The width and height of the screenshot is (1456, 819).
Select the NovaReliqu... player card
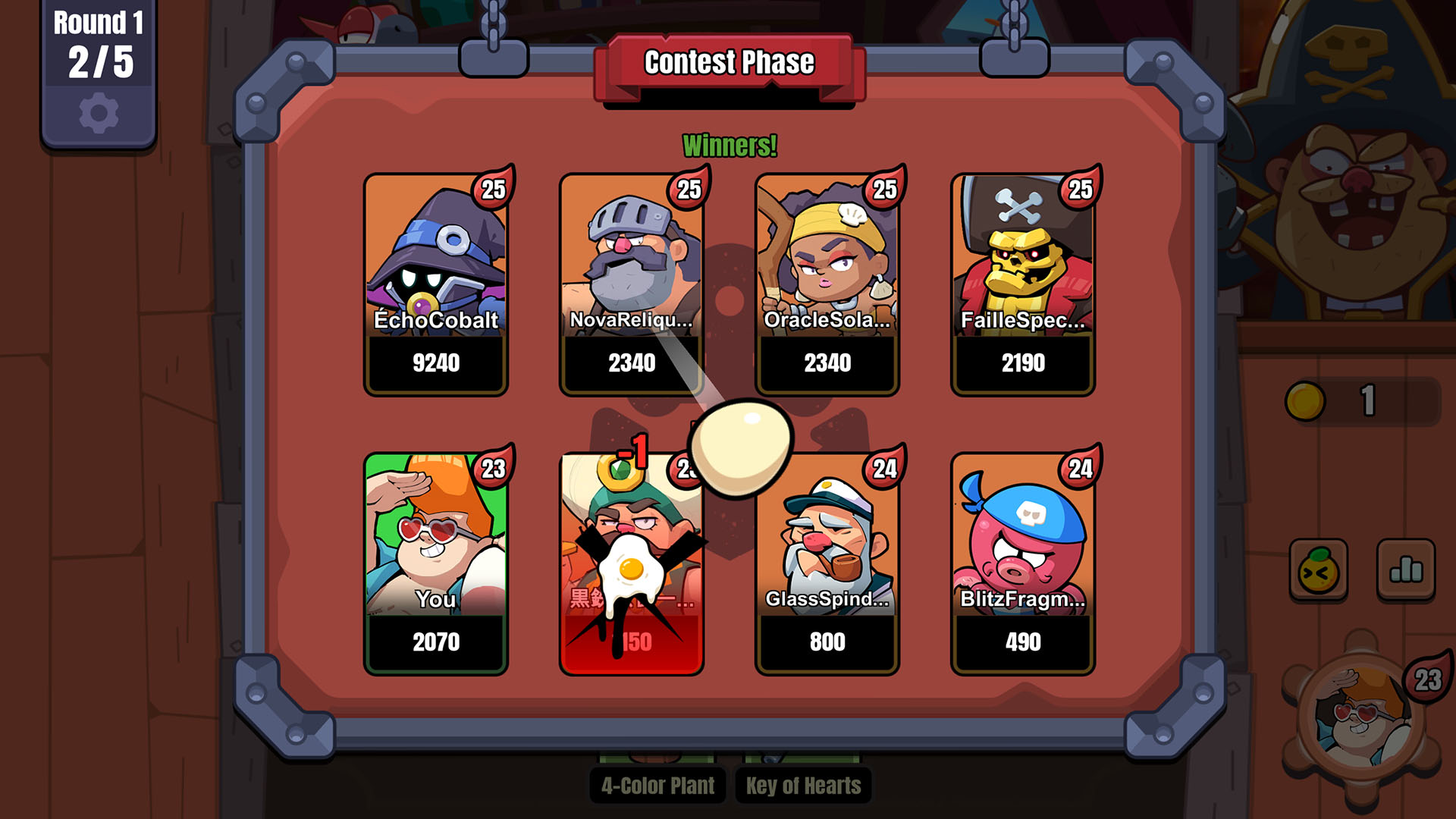632,284
